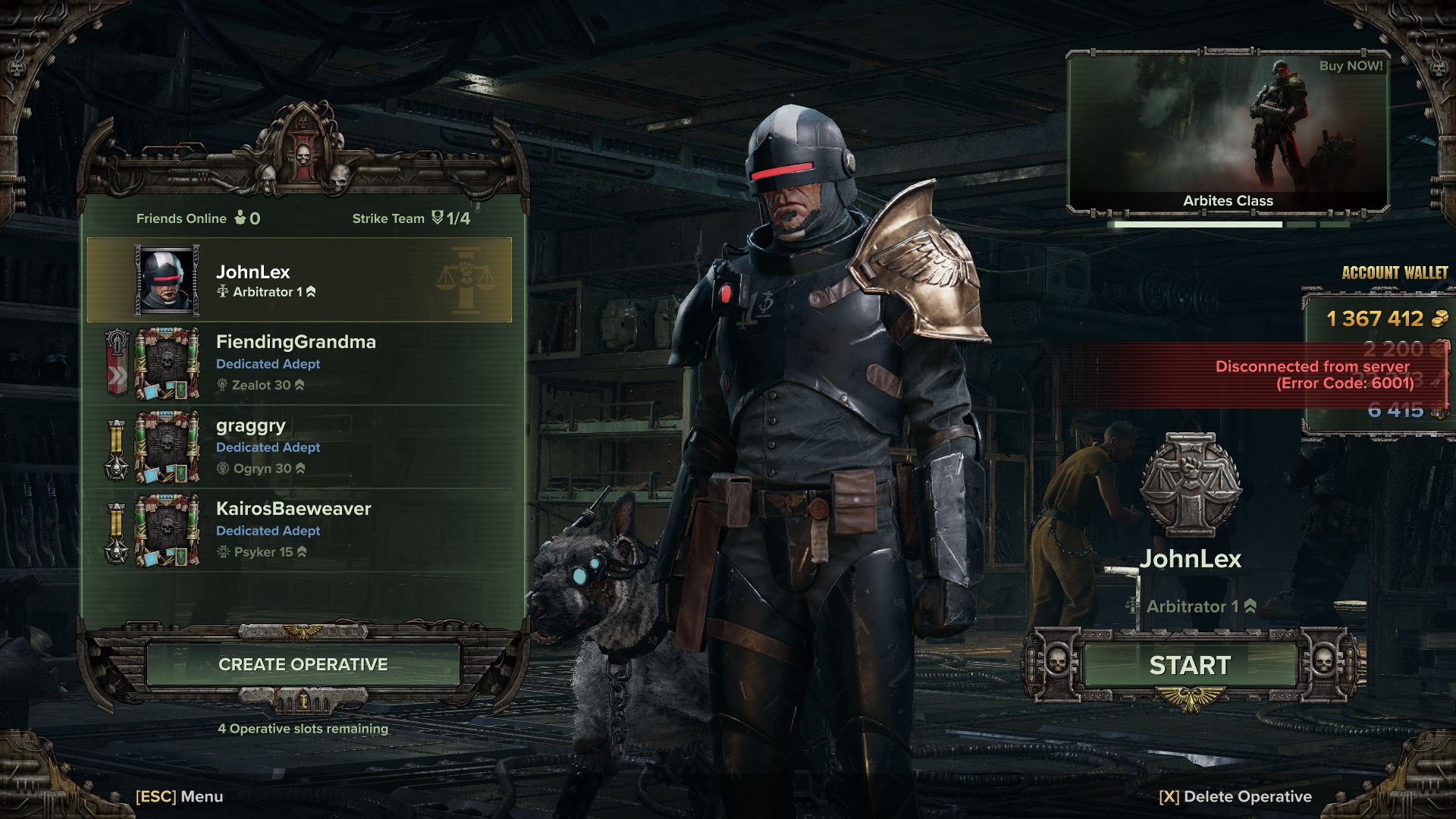Click the penance banner beside FiendingGrandma
The image size is (1456, 819).
115,364
